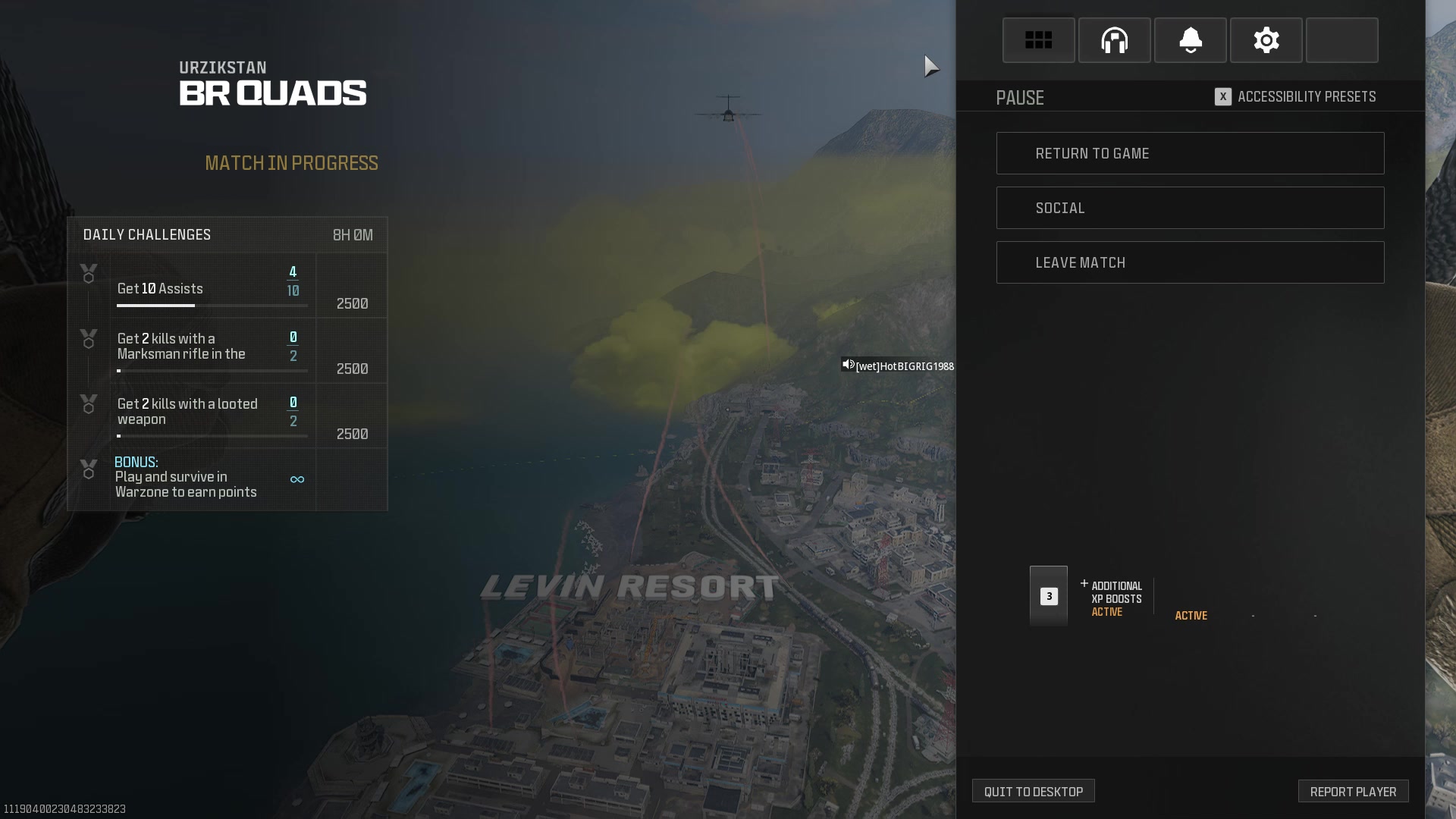
Task: Open the additional XP boosts token slot
Action: (1049, 596)
